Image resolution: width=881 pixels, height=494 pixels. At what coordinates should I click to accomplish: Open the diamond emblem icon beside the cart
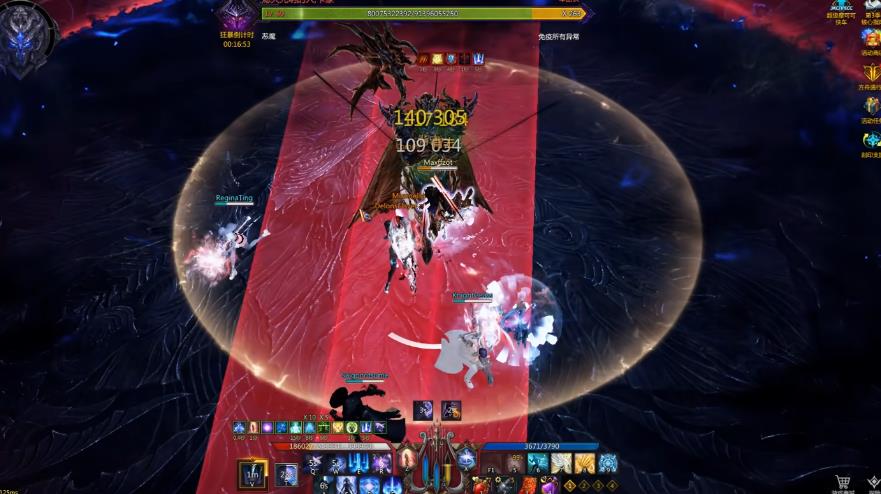click(873, 484)
